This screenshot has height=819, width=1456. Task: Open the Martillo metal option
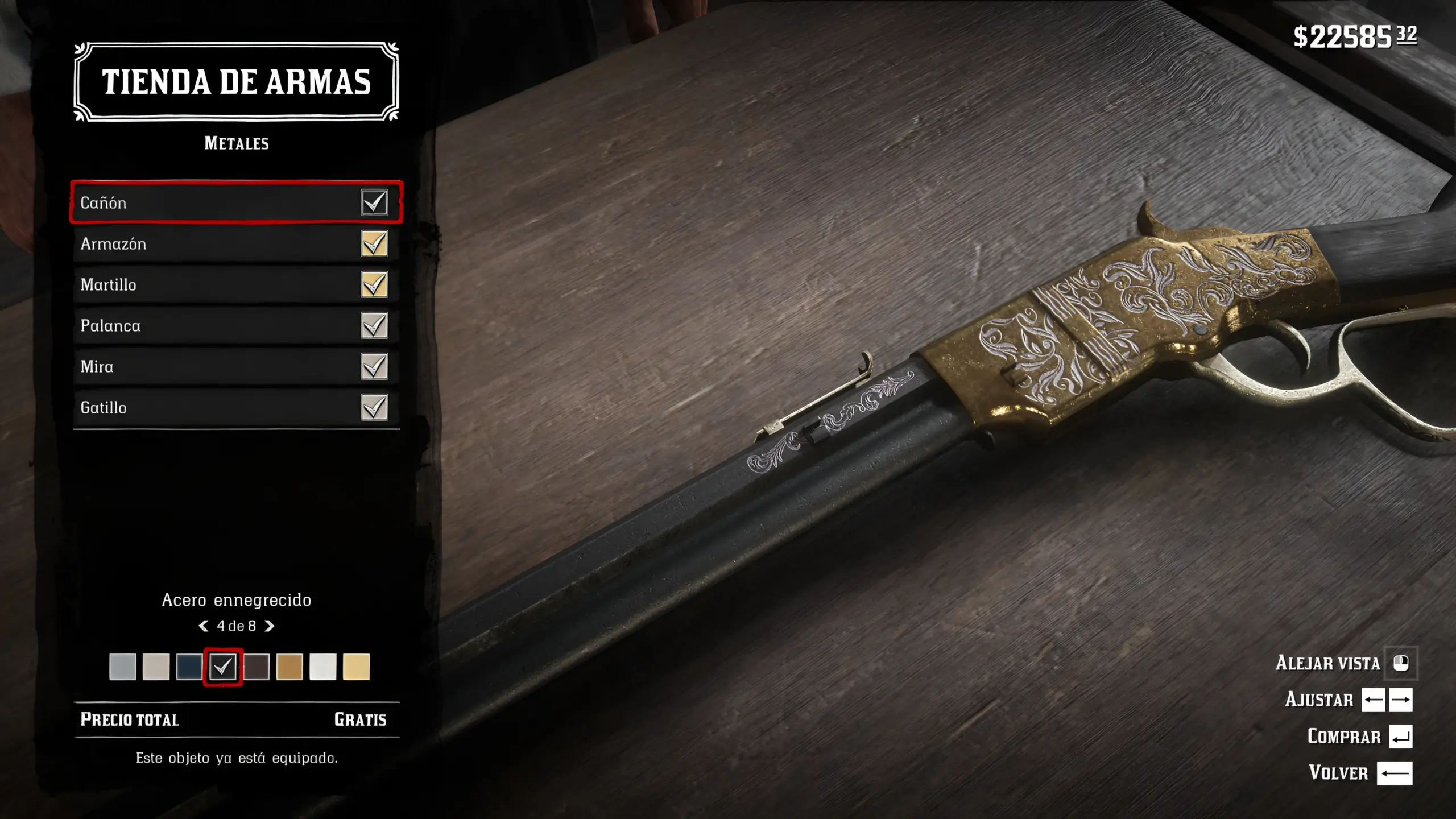[236, 284]
